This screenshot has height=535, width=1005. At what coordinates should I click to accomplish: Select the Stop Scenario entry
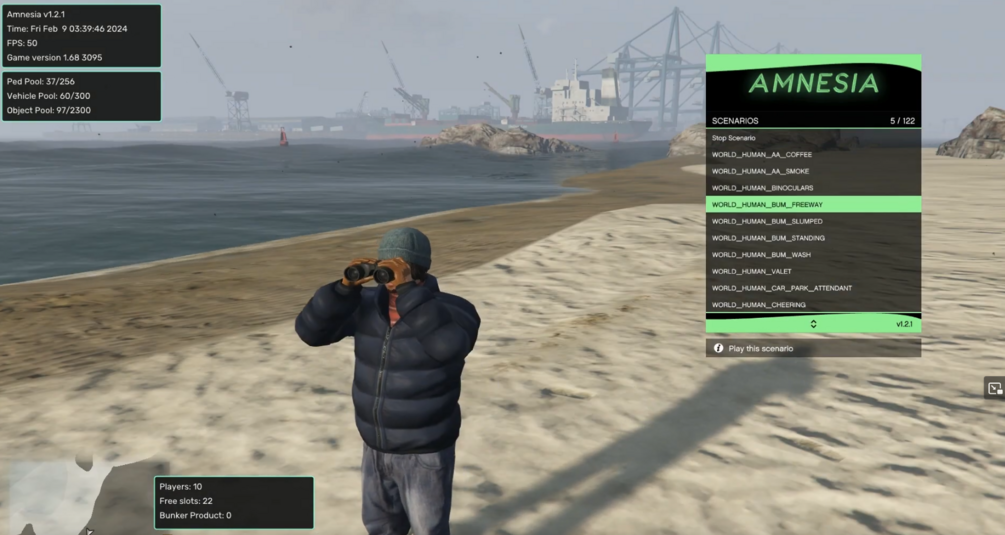(x=812, y=138)
